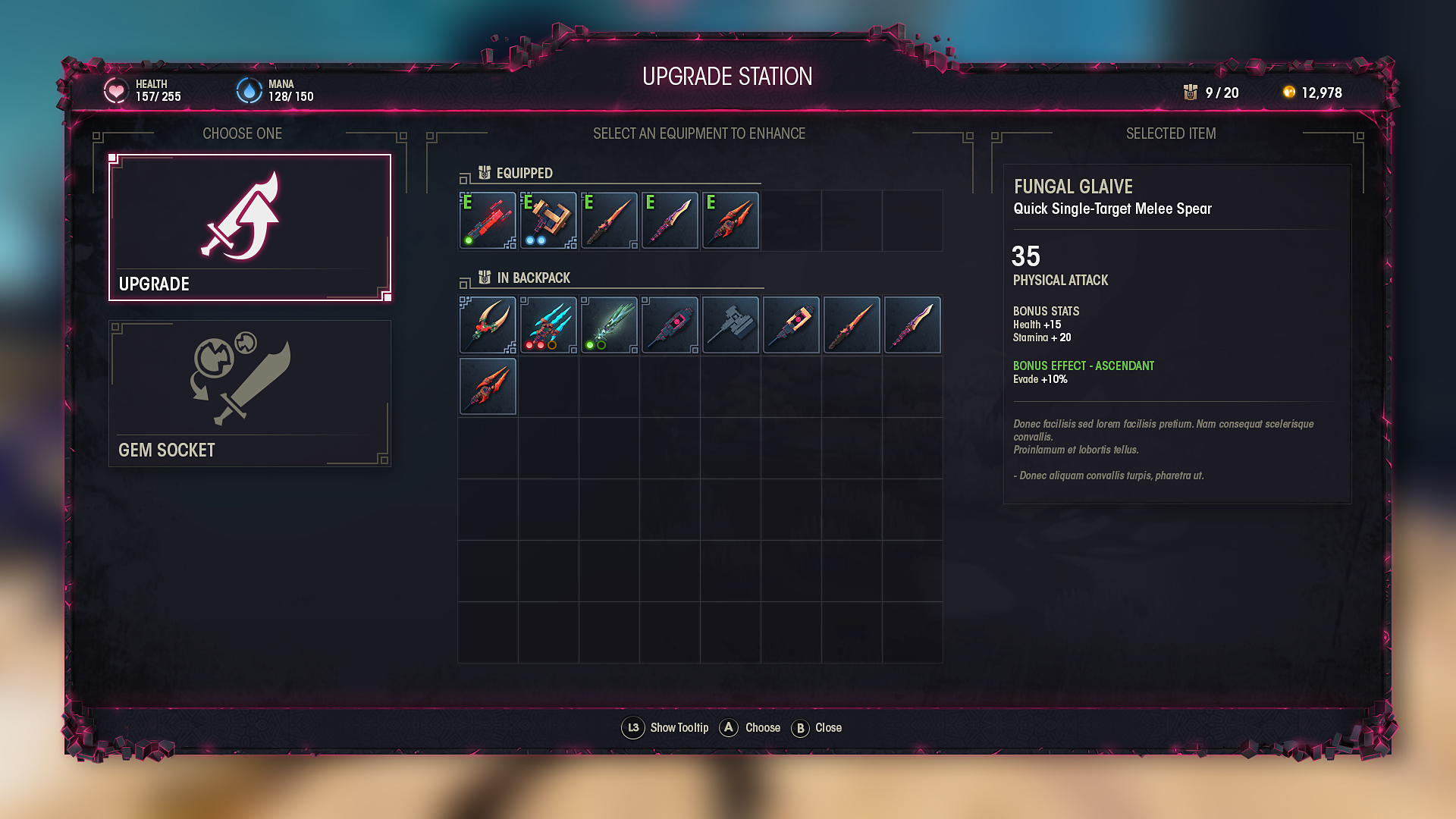Select the last backpack twin-pronged red spear
1456x819 pixels.
(x=488, y=387)
